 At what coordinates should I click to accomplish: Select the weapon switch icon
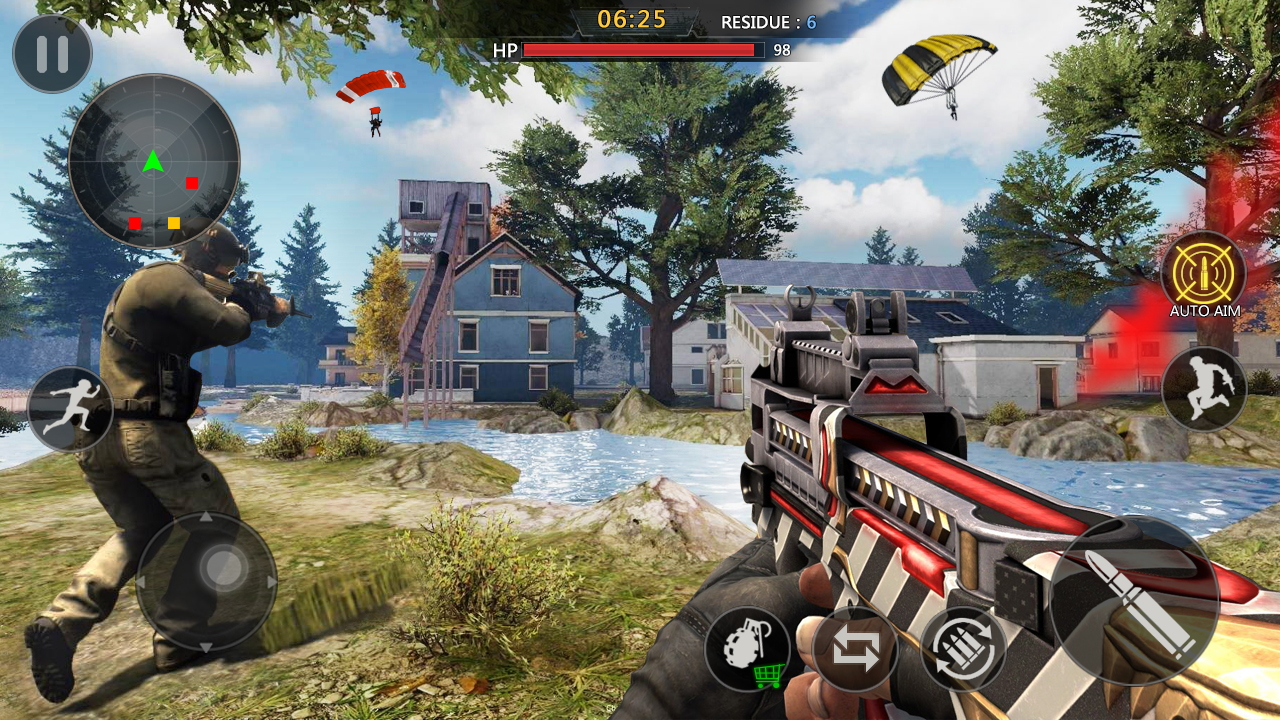(854, 650)
